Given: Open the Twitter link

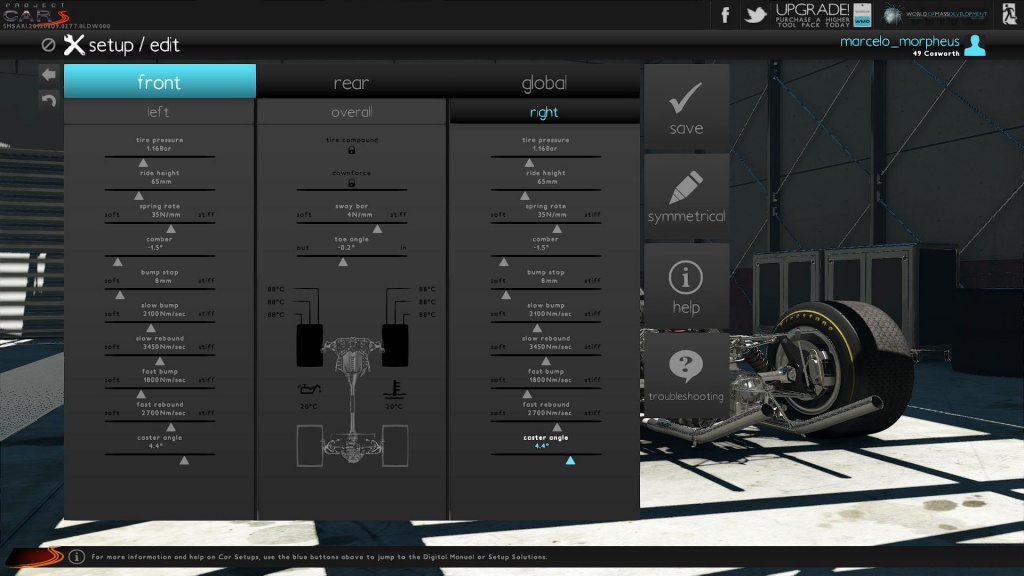Looking at the screenshot, I should [755, 15].
